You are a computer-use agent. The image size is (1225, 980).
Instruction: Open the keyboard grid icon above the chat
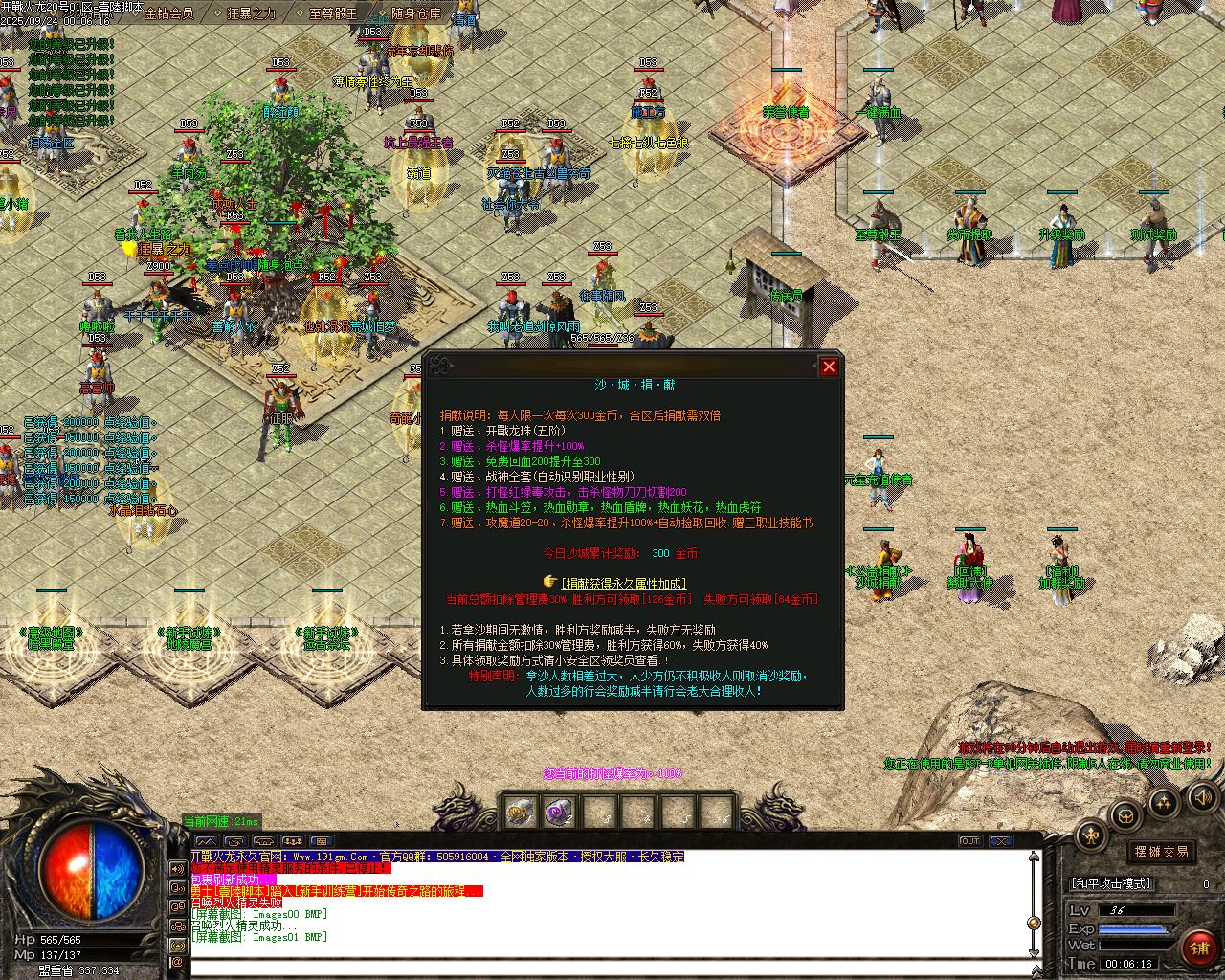320,842
